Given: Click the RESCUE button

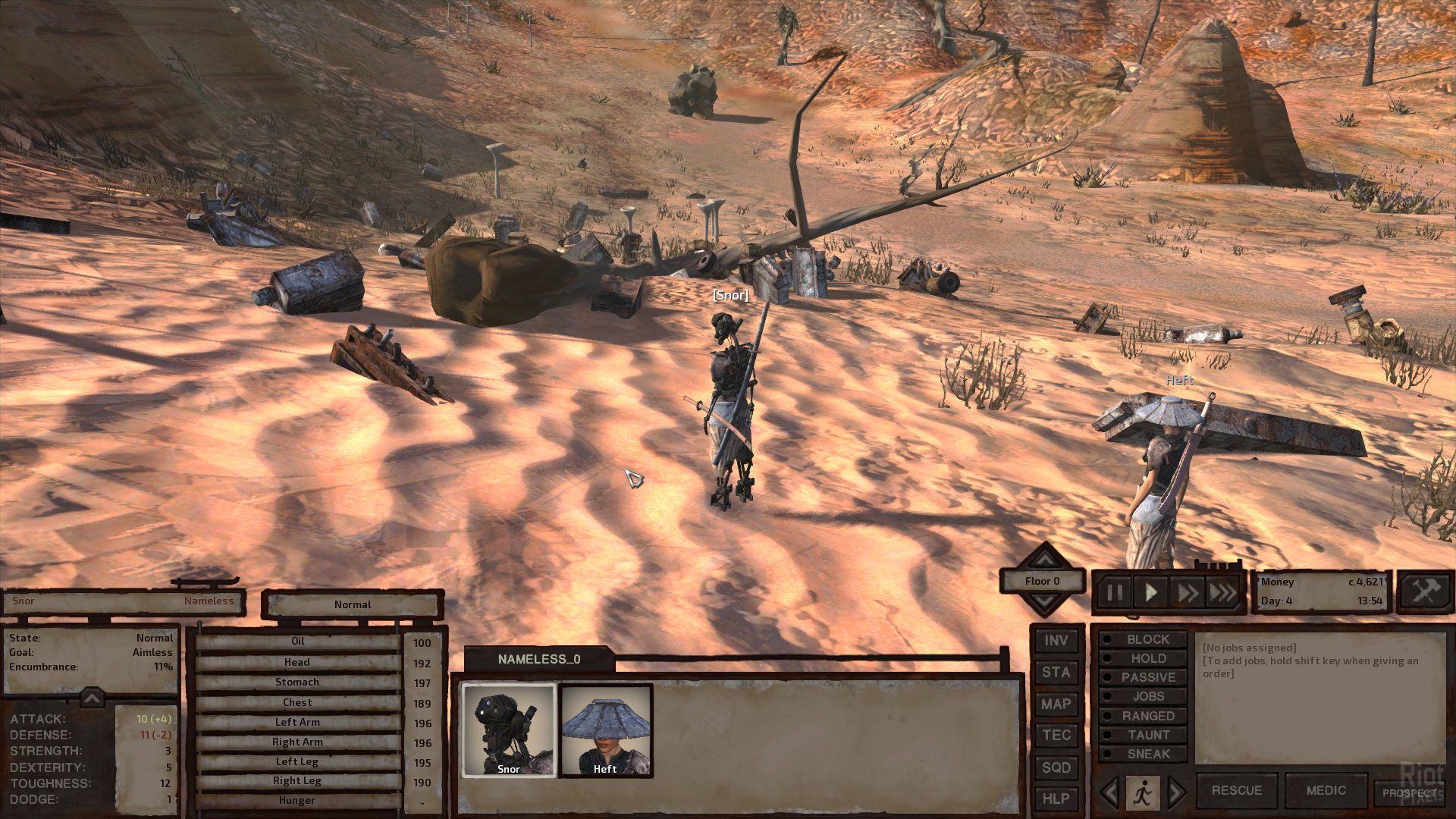Looking at the screenshot, I should tap(1236, 790).
